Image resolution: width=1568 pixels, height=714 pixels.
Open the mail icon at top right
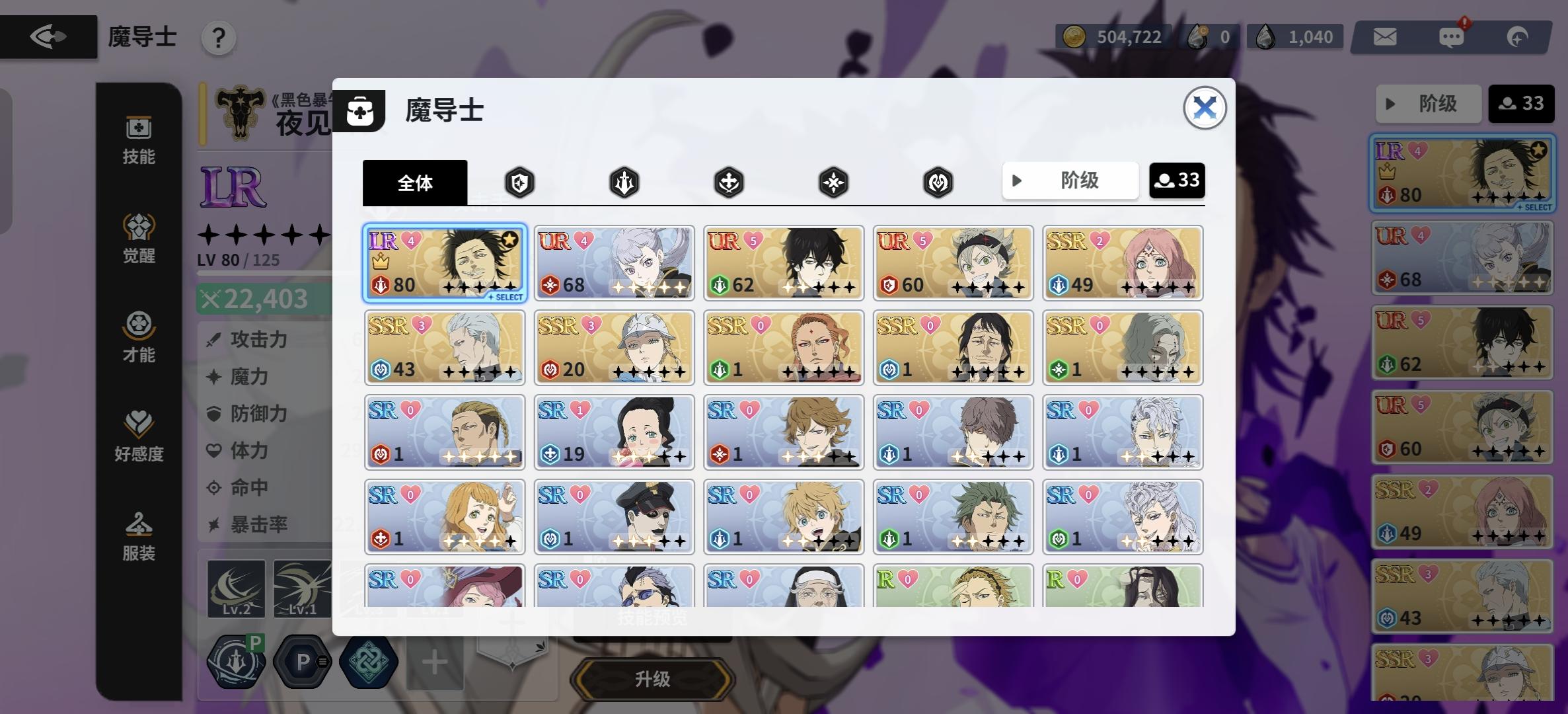1386,36
